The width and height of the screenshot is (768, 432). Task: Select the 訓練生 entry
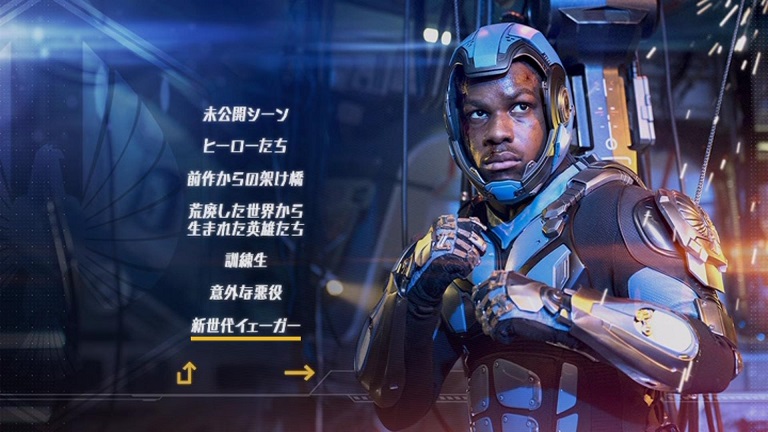[245, 260]
